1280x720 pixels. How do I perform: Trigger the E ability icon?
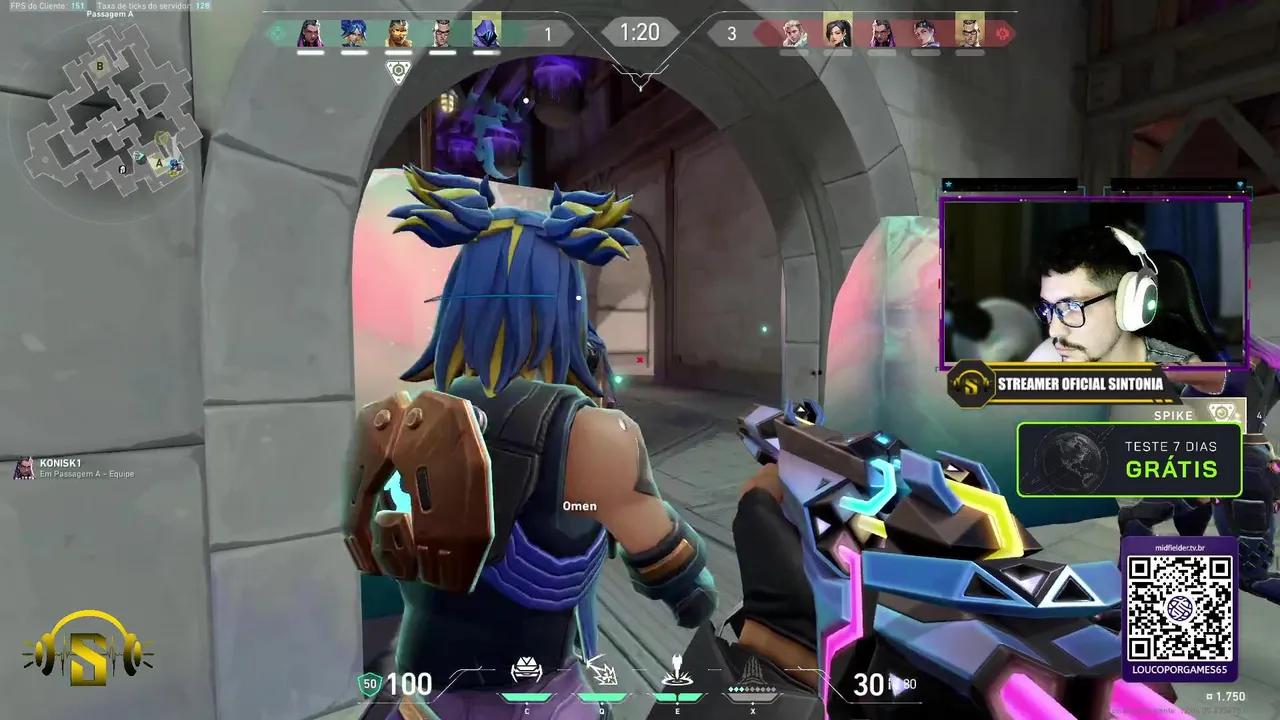[676, 668]
